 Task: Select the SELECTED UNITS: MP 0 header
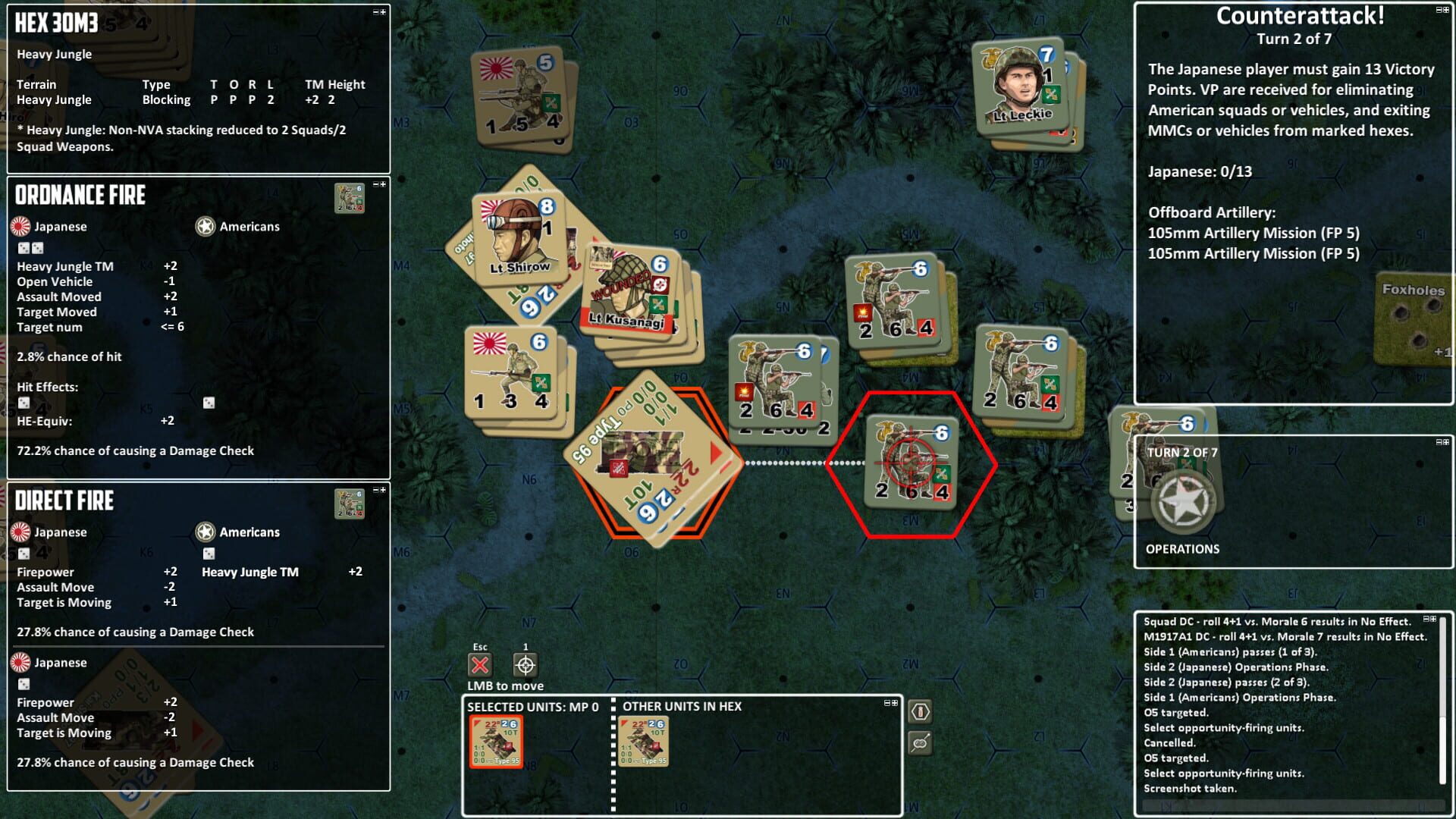[x=533, y=706]
